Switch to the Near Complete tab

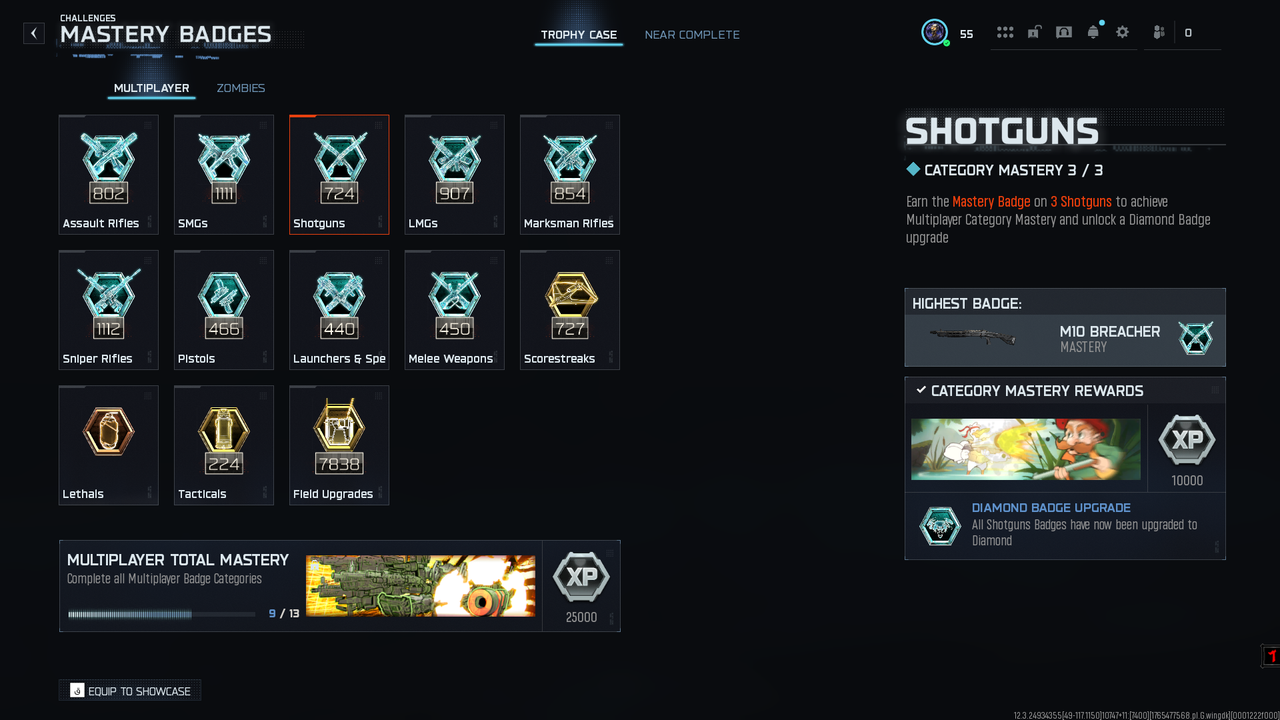coord(692,35)
